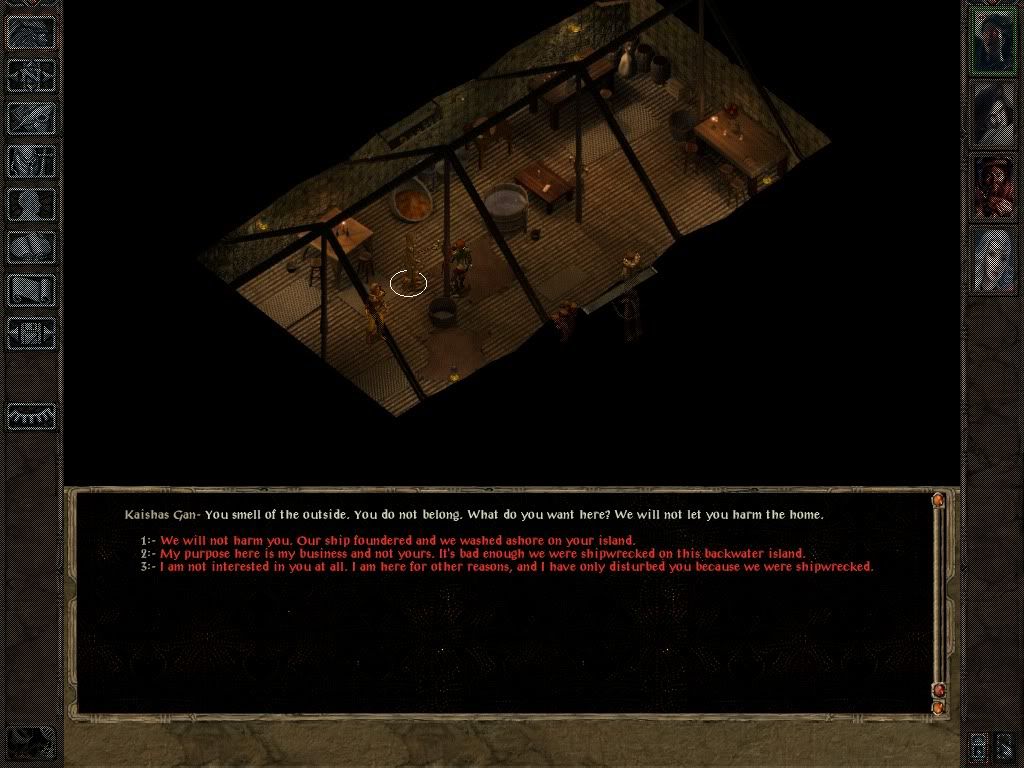1024x768 pixels.
Task: Open the inventory armor-and-sword icon
Action: pyautogui.click(x=32, y=161)
